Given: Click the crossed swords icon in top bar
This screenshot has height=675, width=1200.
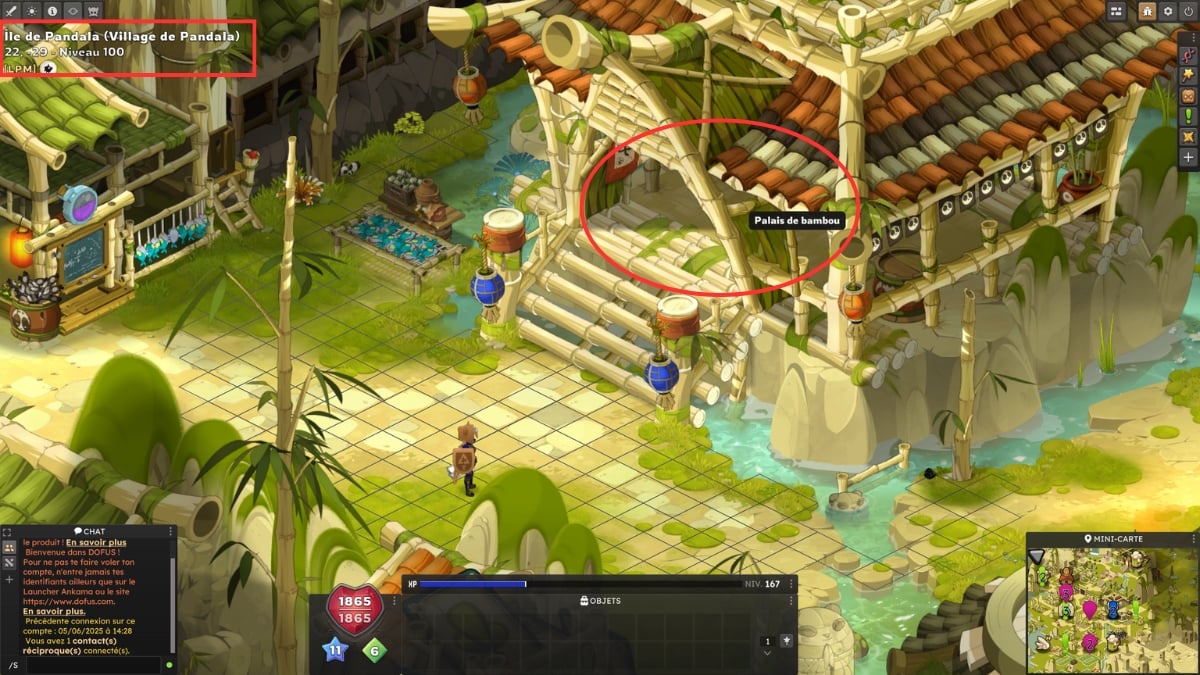Looking at the screenshot, I should point(11,10).
